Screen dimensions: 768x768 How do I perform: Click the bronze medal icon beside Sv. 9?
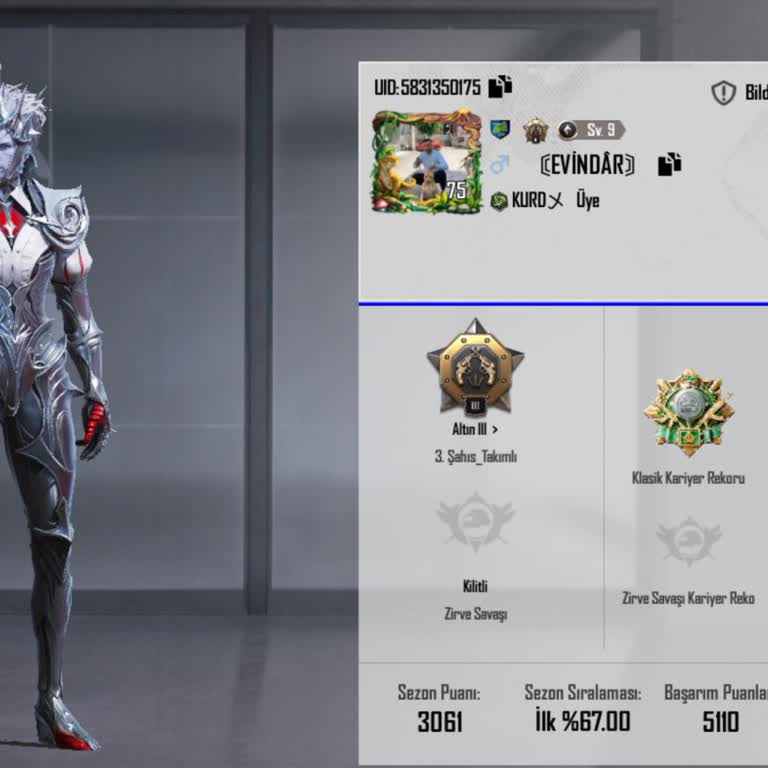click(536, 130)
